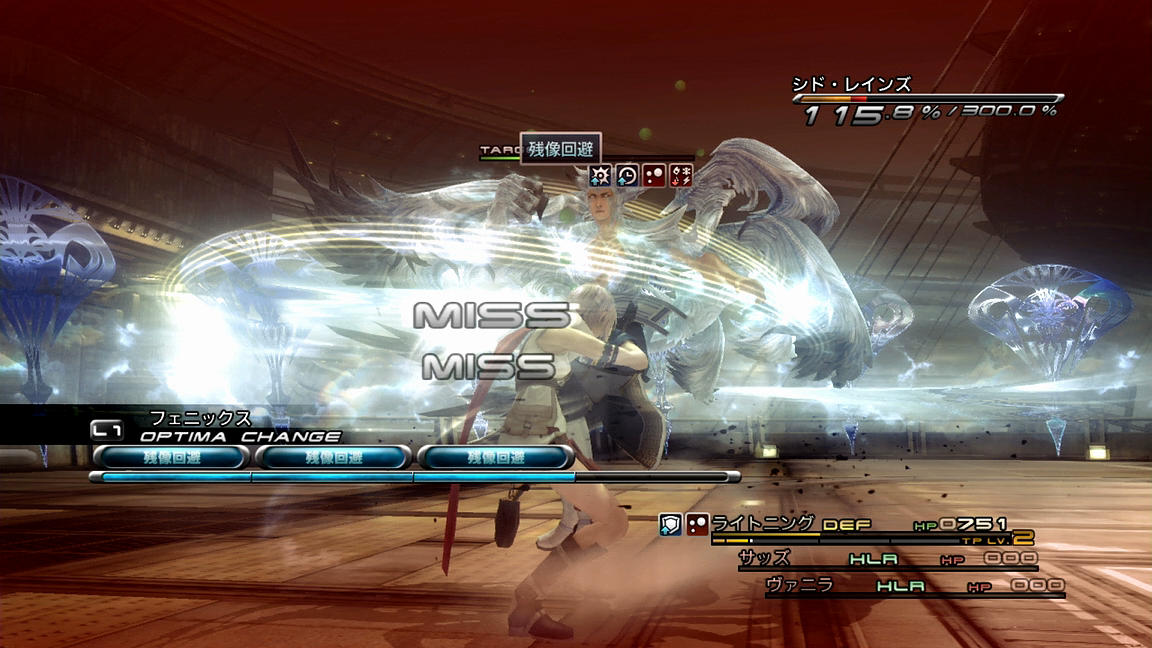Viewport: 1152px width, 648px height.
Task: Choose the middle 残像回避 command slot
Action: (x=333, y=457)
